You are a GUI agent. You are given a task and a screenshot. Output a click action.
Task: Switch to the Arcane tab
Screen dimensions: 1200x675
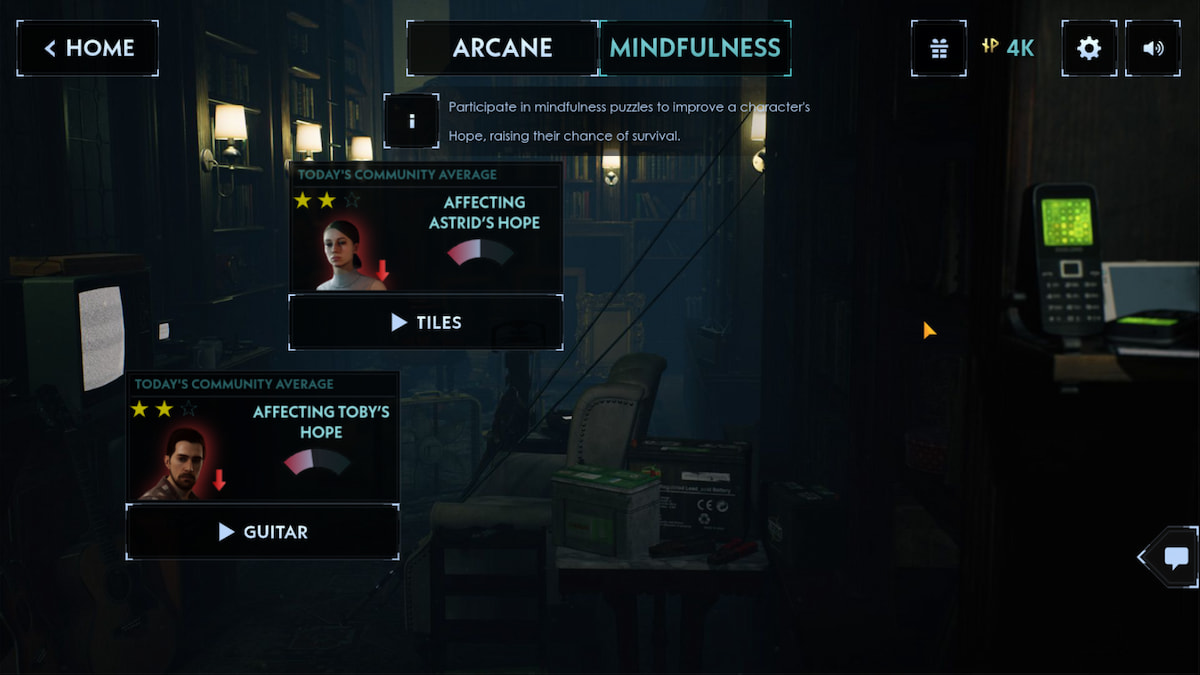pyautogui.click(x=502, y=48)
